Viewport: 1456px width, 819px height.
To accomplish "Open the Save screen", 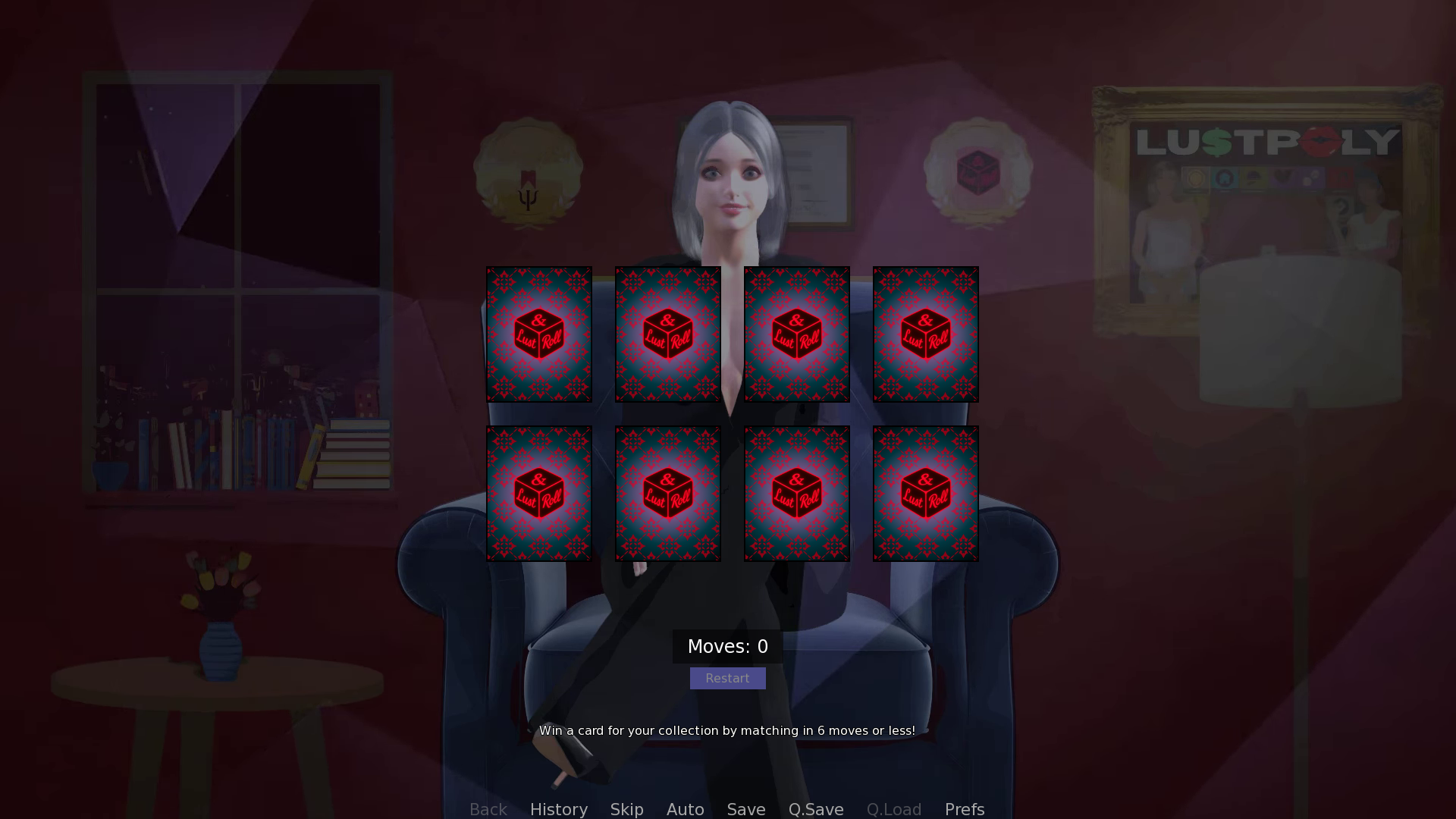I will tap(745, 809).
